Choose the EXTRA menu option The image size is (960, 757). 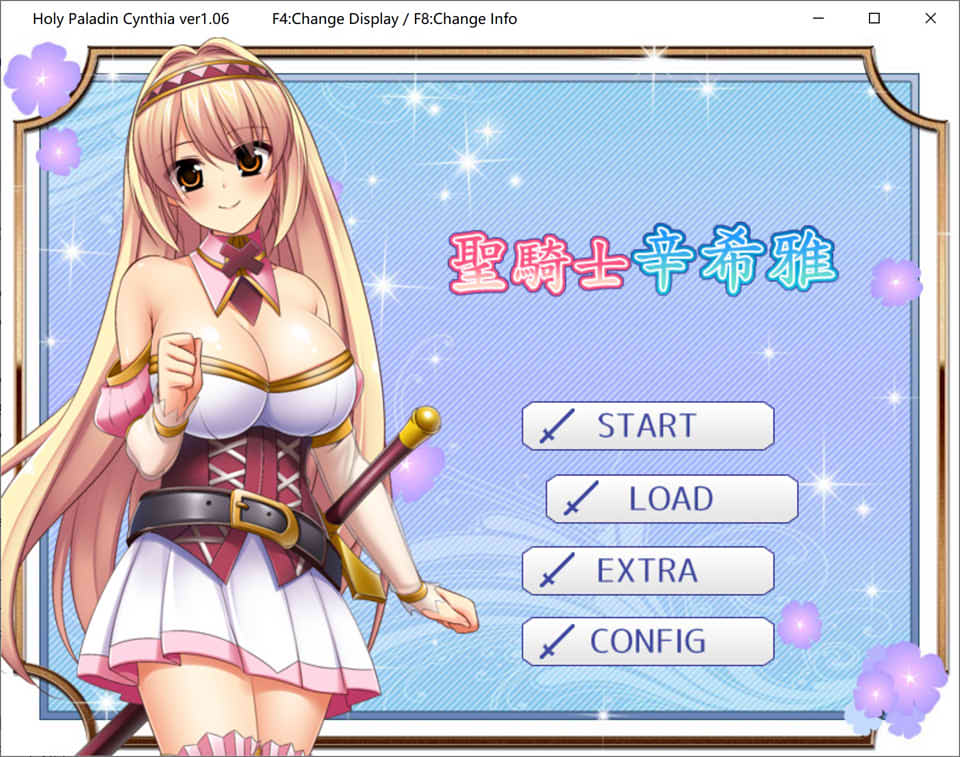[647, 570]
